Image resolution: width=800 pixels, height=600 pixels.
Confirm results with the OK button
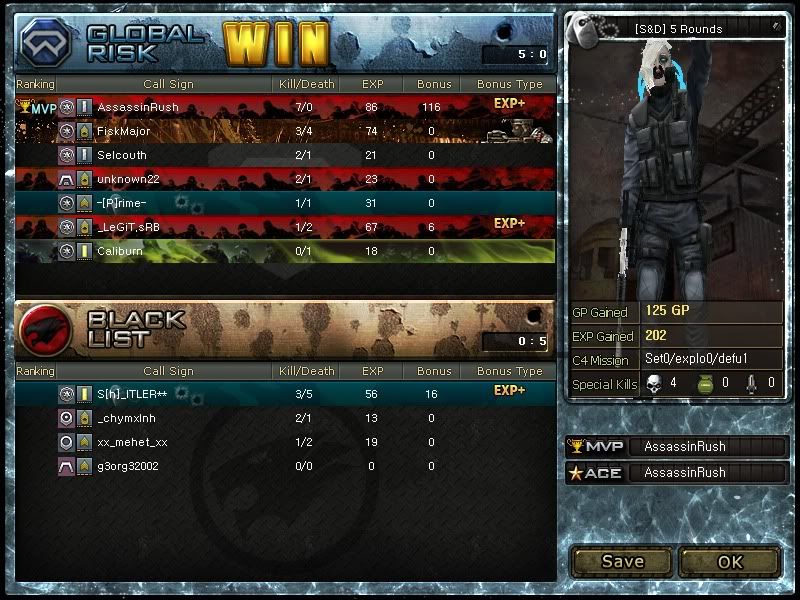tap(730, 561)
